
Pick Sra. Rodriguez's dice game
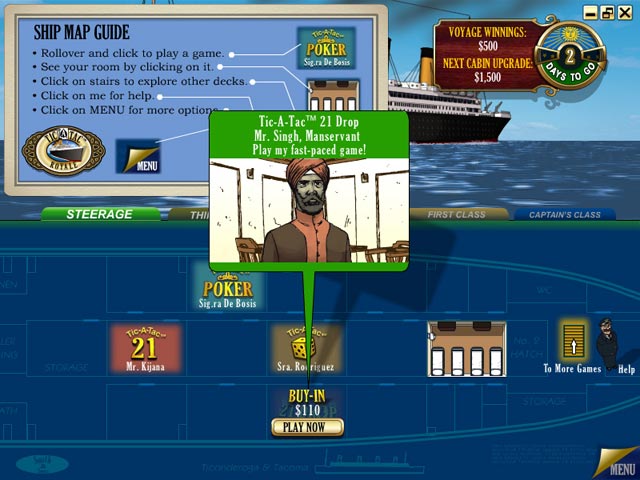(306, 349)
